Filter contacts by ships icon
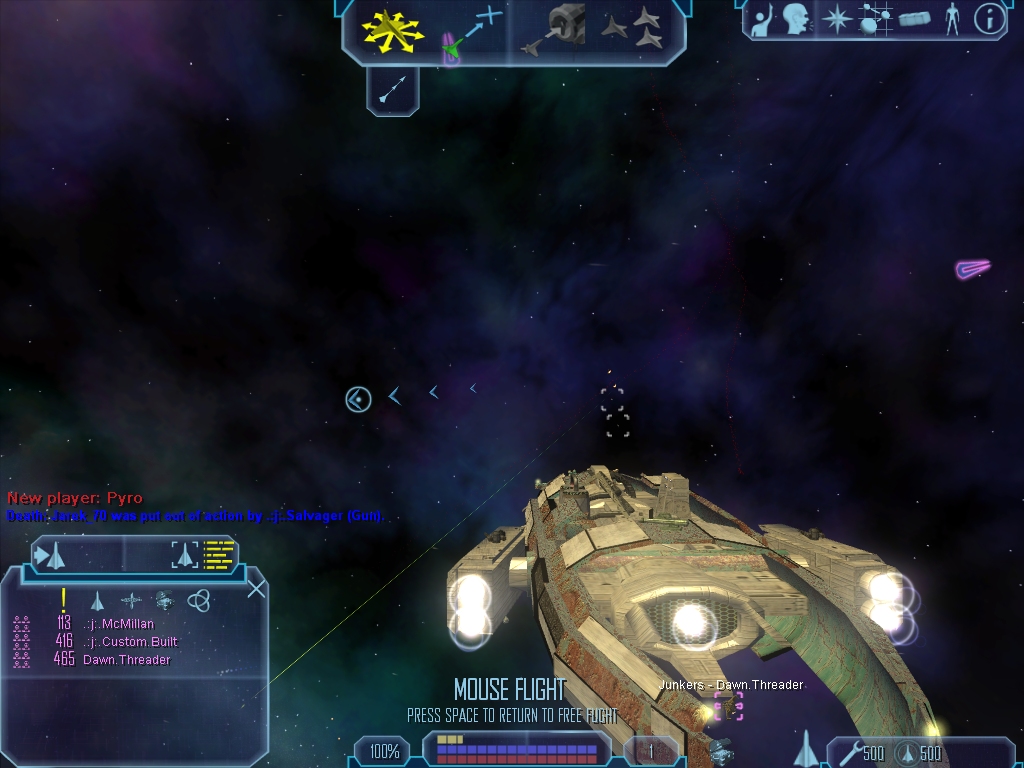The image size is (1024, 768). 98,600
